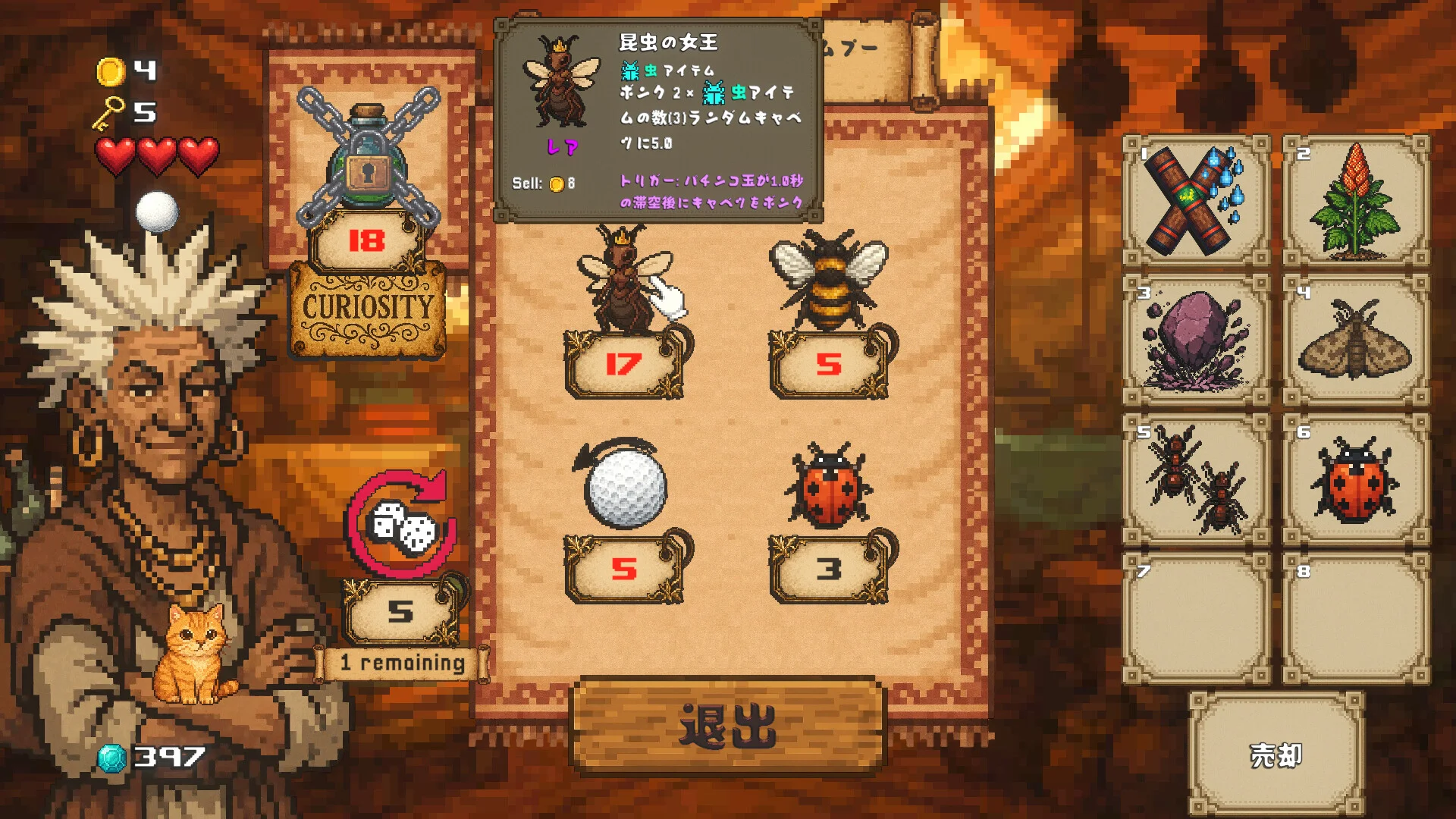The image size is (1456, 819).
Task: Exit the shop via the 退出 button
Action: click(728, 725)
